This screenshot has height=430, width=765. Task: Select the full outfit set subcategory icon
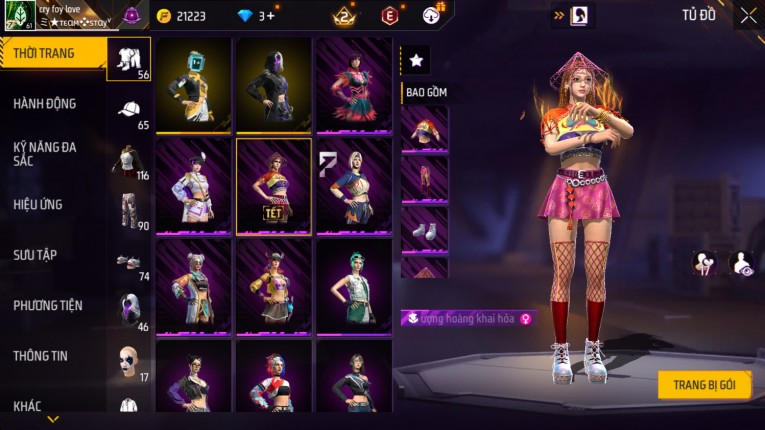(x=129, y=58)
